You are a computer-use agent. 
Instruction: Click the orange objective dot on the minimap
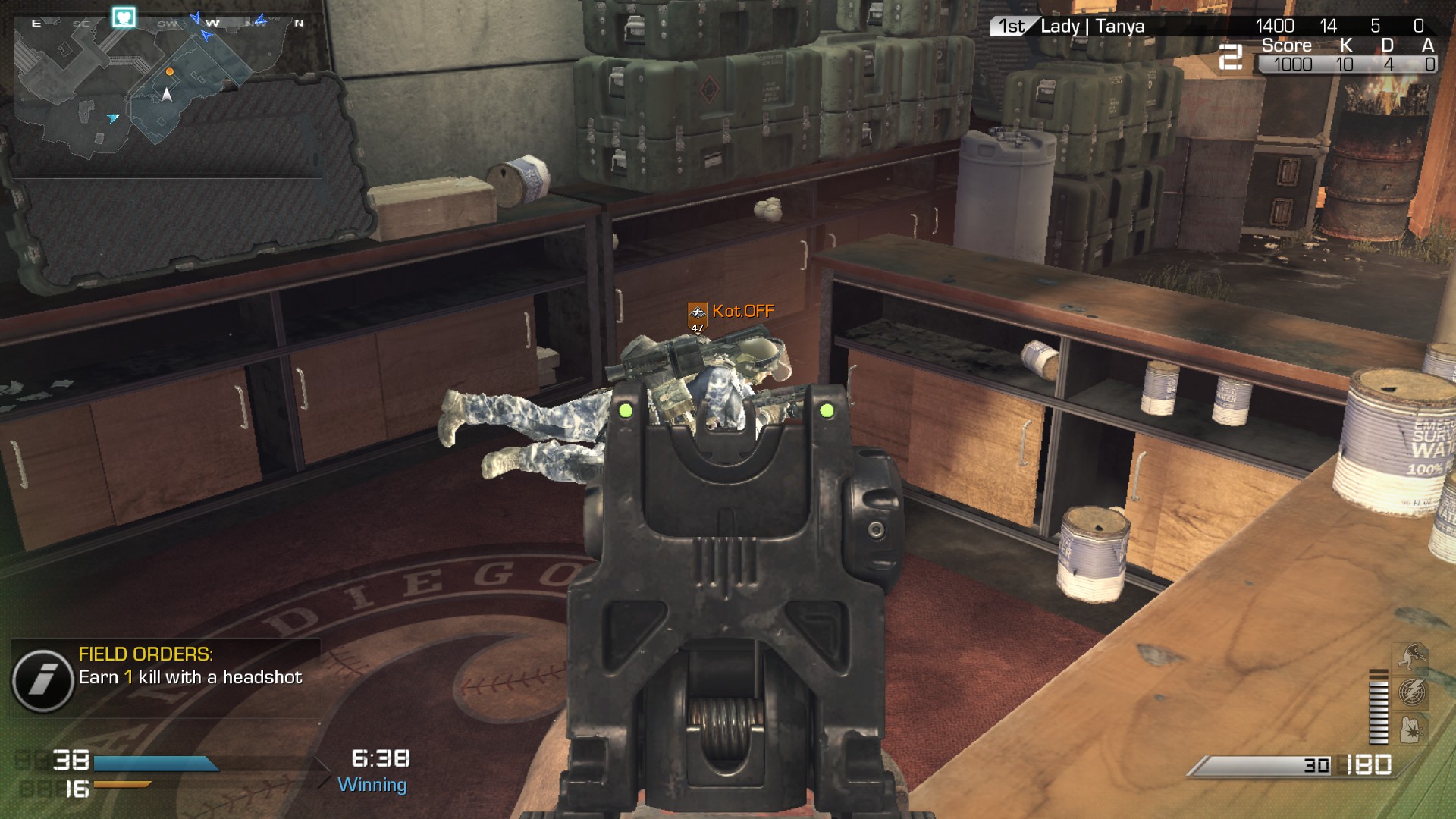pos(170,72)
